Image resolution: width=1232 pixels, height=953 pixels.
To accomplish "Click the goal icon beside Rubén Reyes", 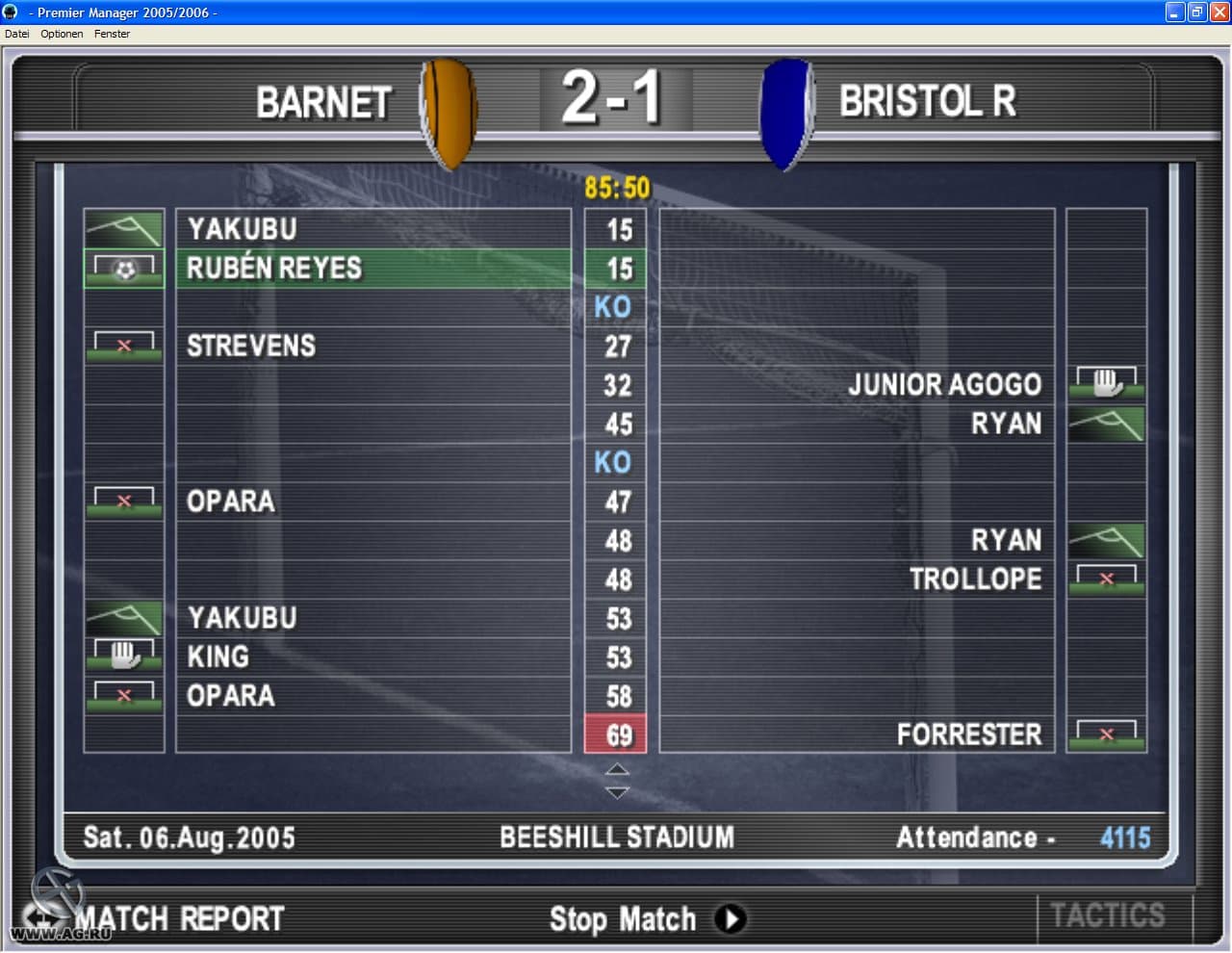I will [x=123, y=269].
